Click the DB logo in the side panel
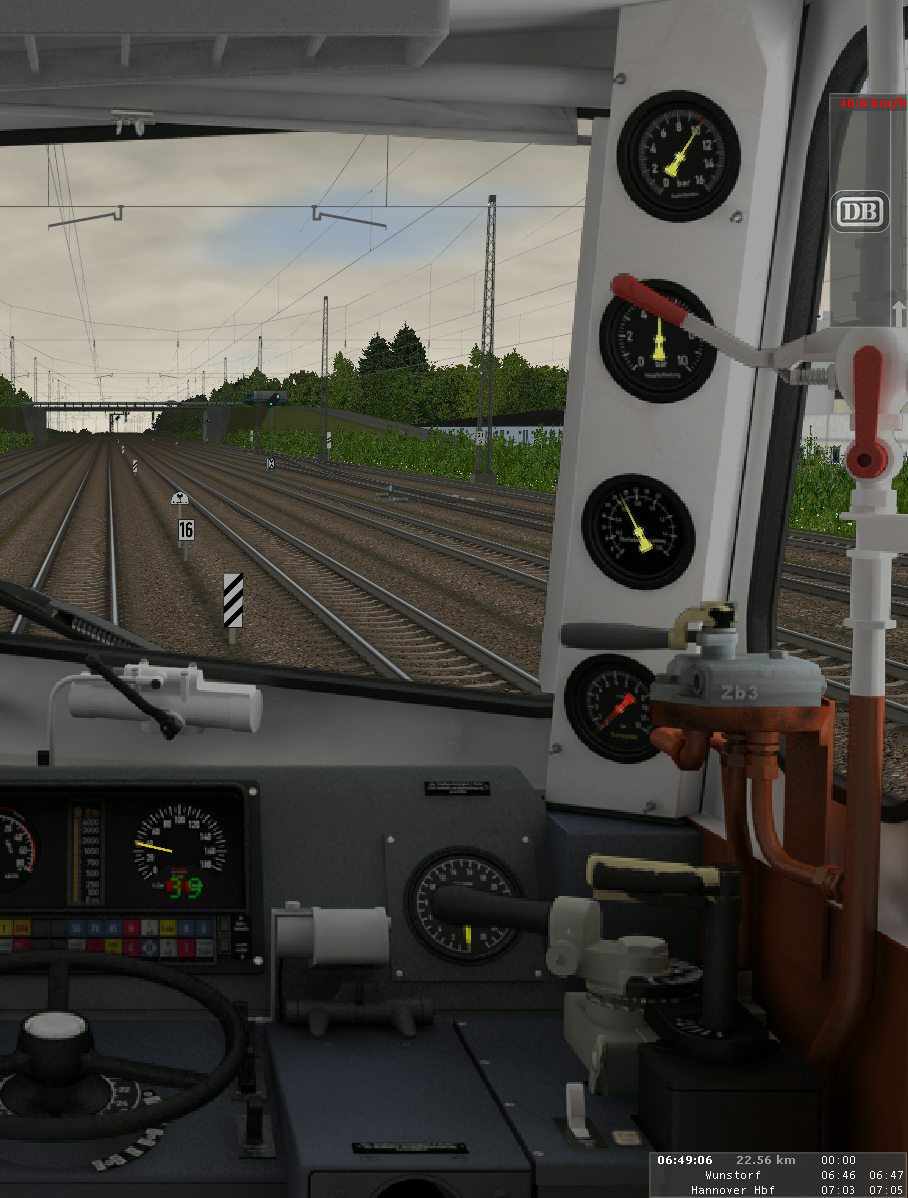908x1198 pixels. click(859, 212)
